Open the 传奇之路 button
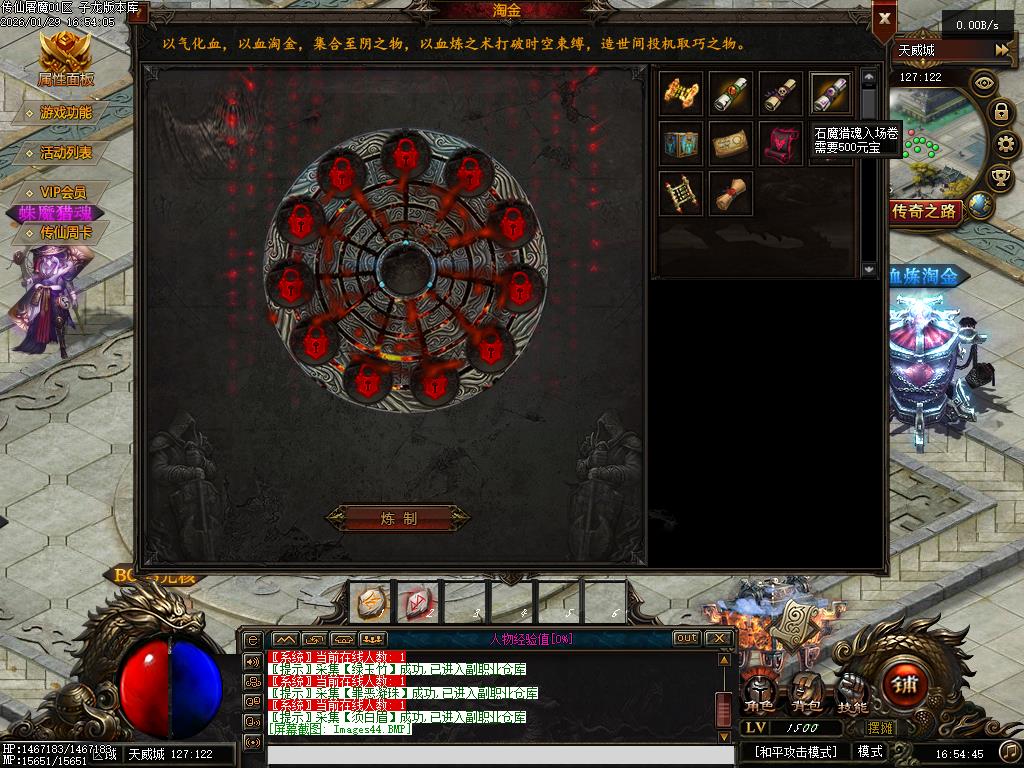1024x768 pixels. pos(926,211)
